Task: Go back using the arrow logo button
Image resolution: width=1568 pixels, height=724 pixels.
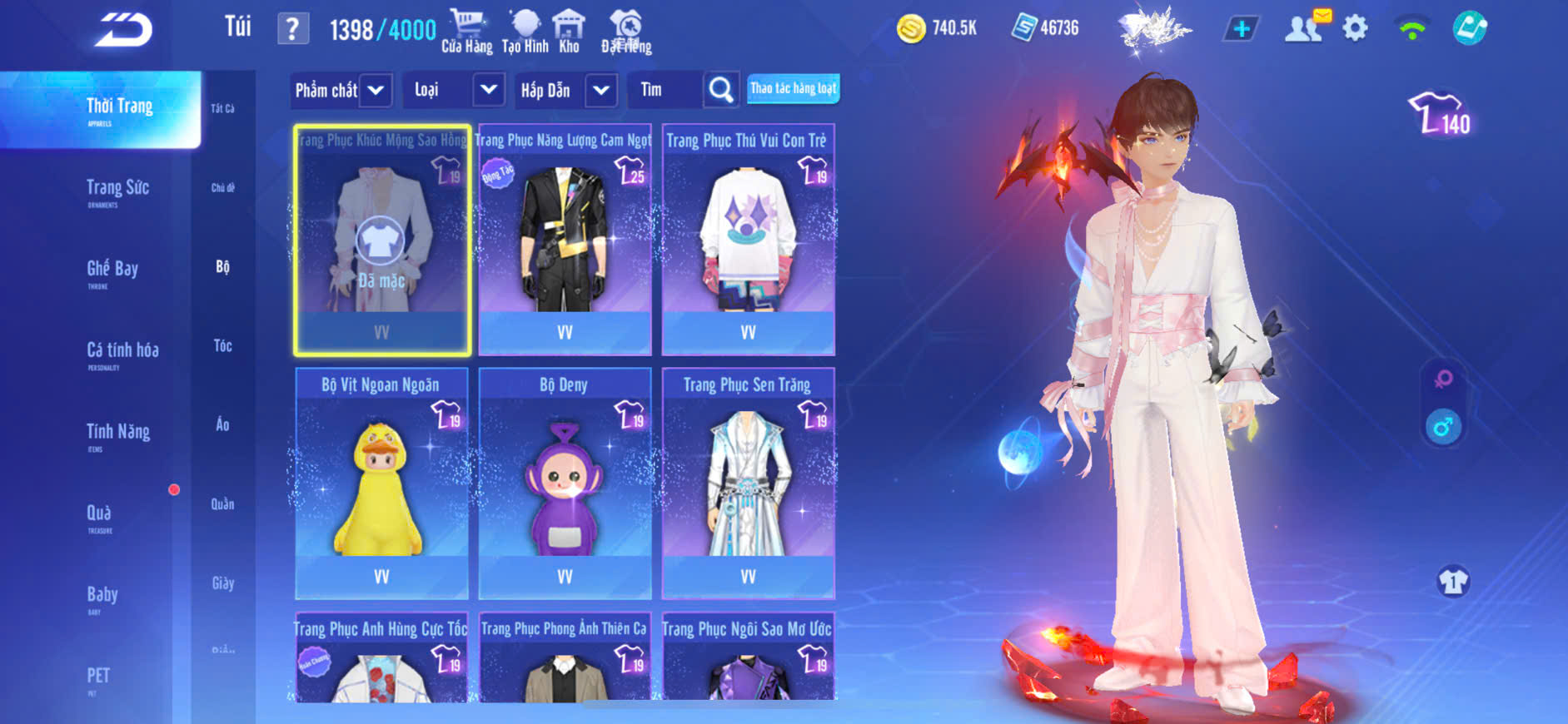Action: point(123,30)
